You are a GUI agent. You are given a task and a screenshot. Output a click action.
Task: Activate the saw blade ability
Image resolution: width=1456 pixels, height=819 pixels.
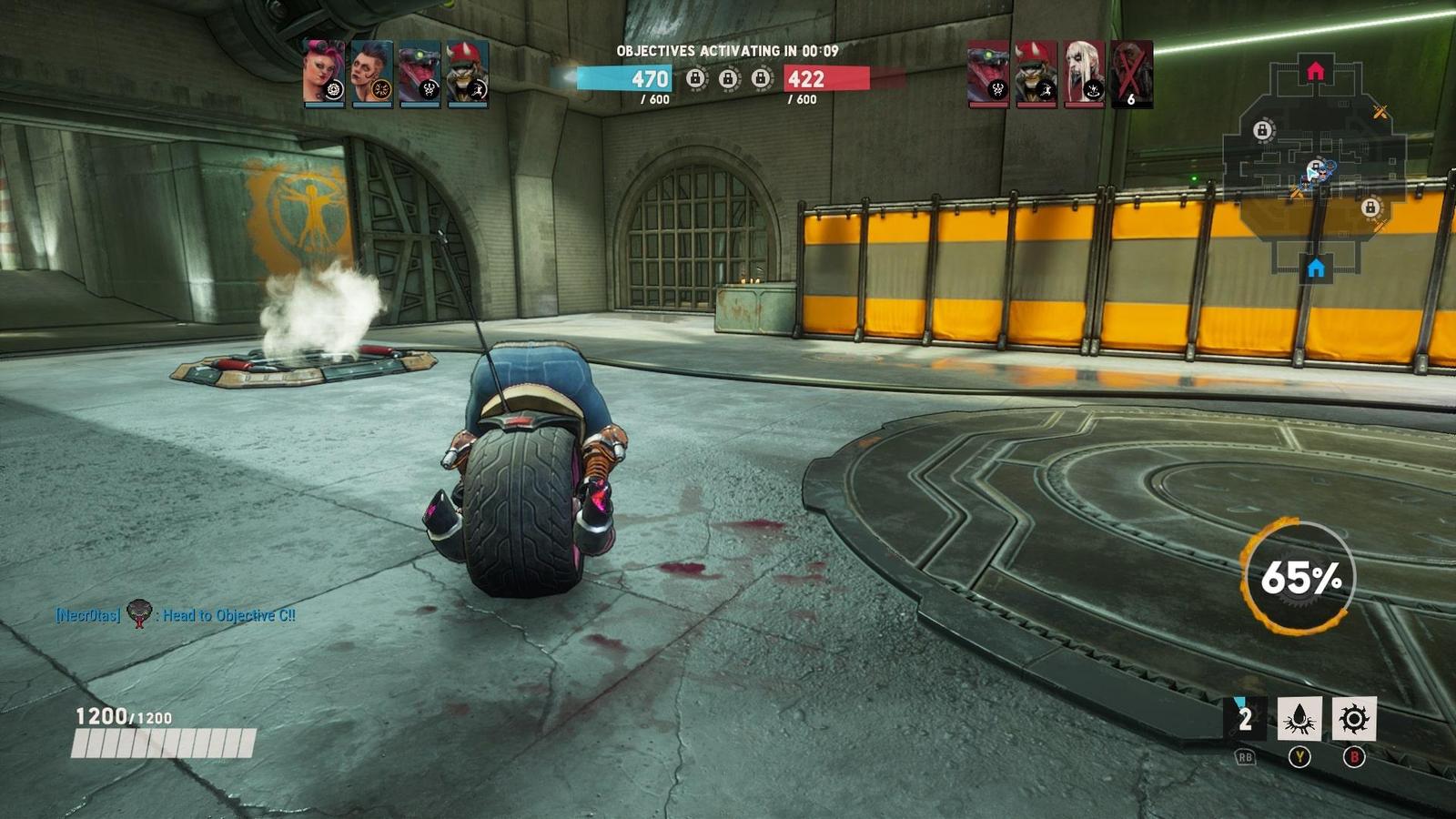click(x=1354, y=719)
